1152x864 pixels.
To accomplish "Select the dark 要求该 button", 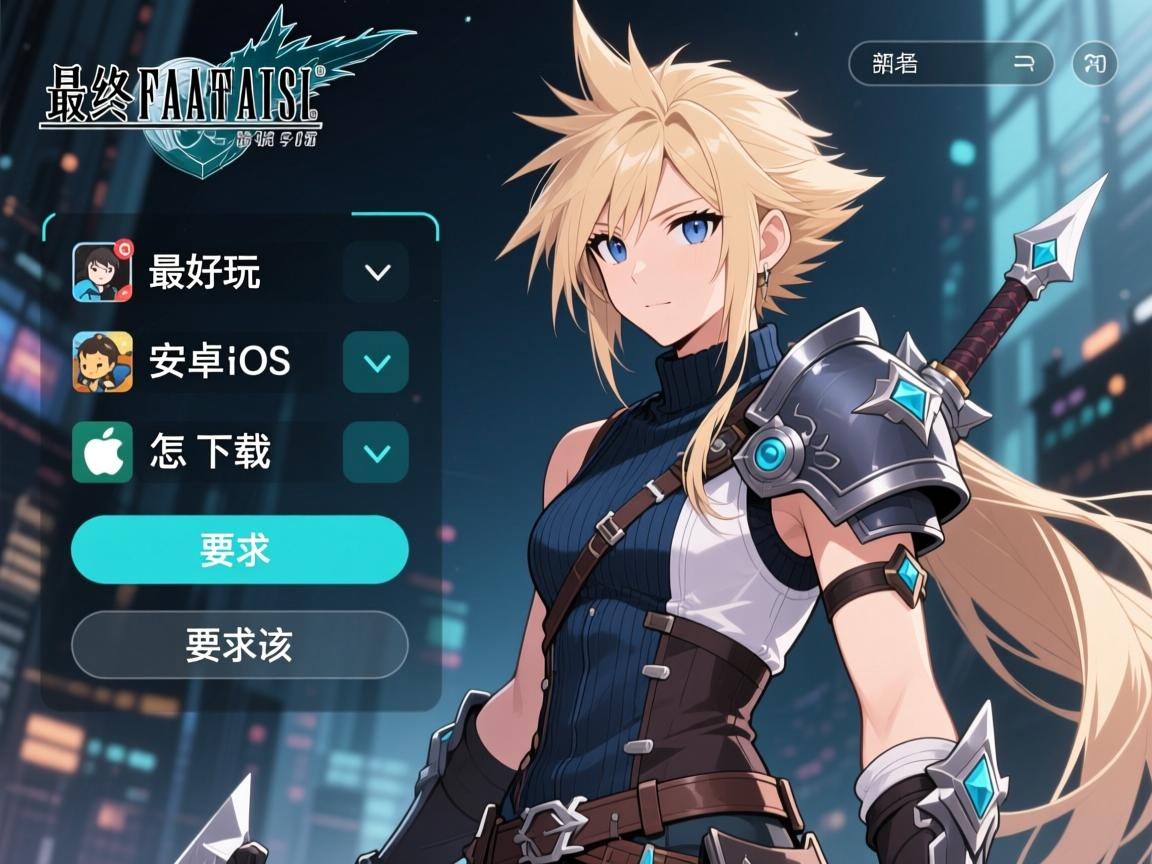I will pos(240,645).
